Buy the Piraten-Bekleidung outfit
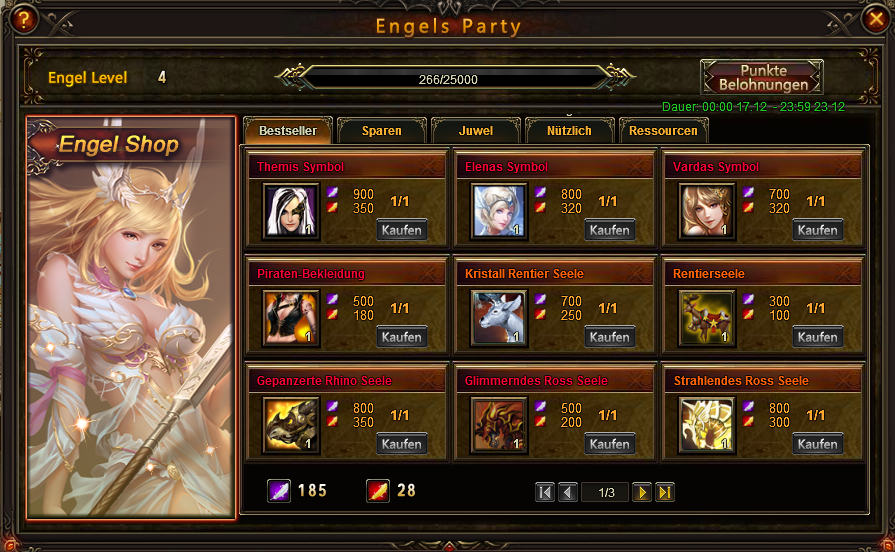Screen dimensions: 895x552 (x=402, y=337)
